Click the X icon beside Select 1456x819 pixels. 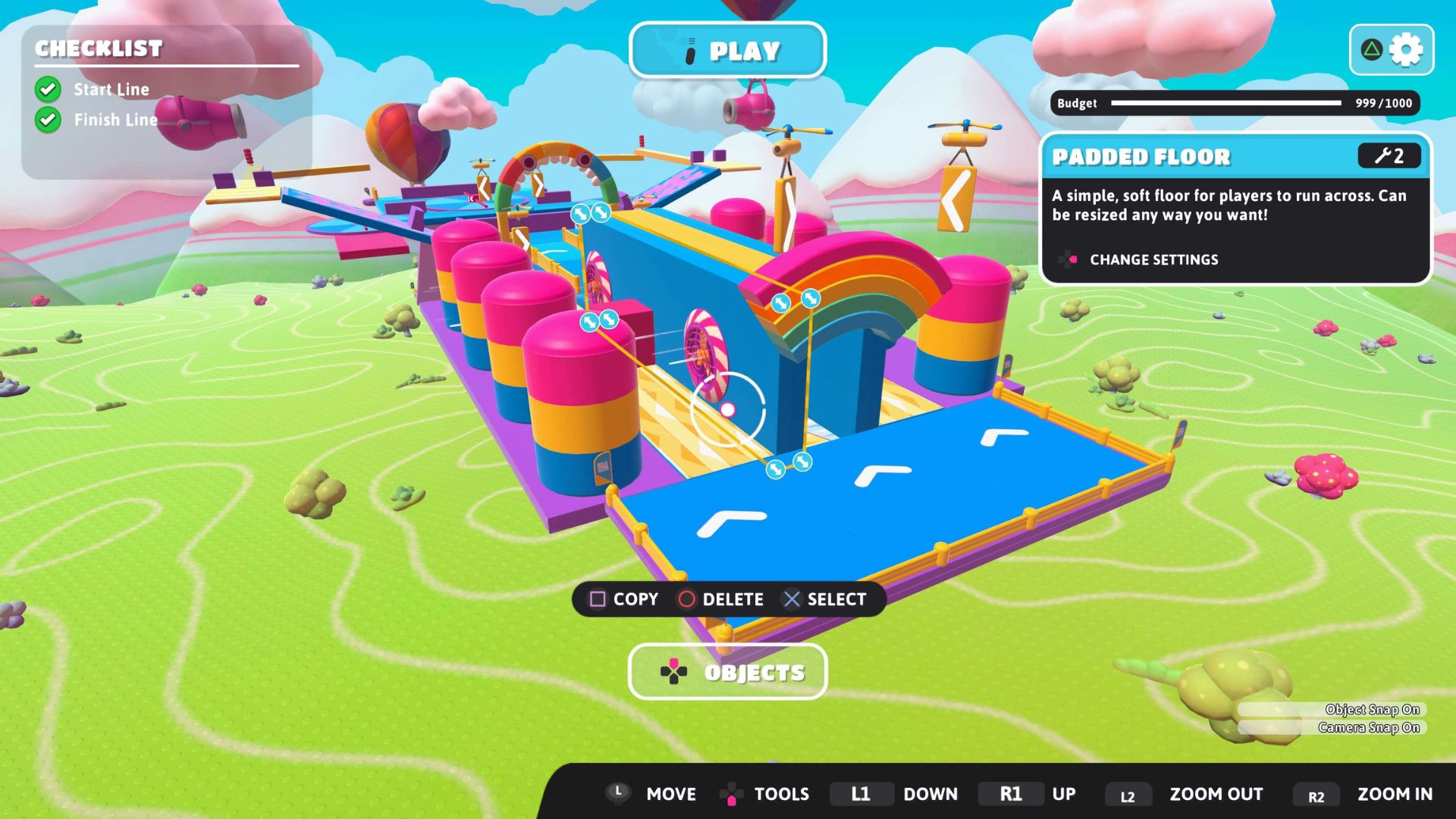(x=792, y=599)
